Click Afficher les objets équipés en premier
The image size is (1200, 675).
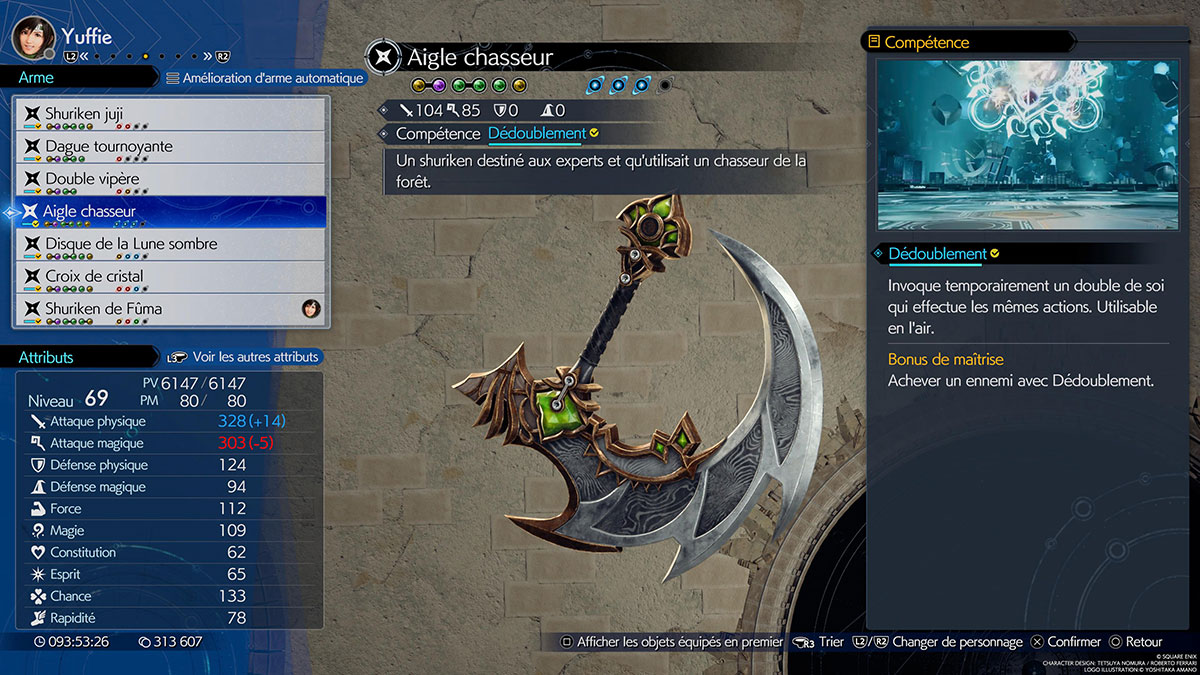coord(670,642)
